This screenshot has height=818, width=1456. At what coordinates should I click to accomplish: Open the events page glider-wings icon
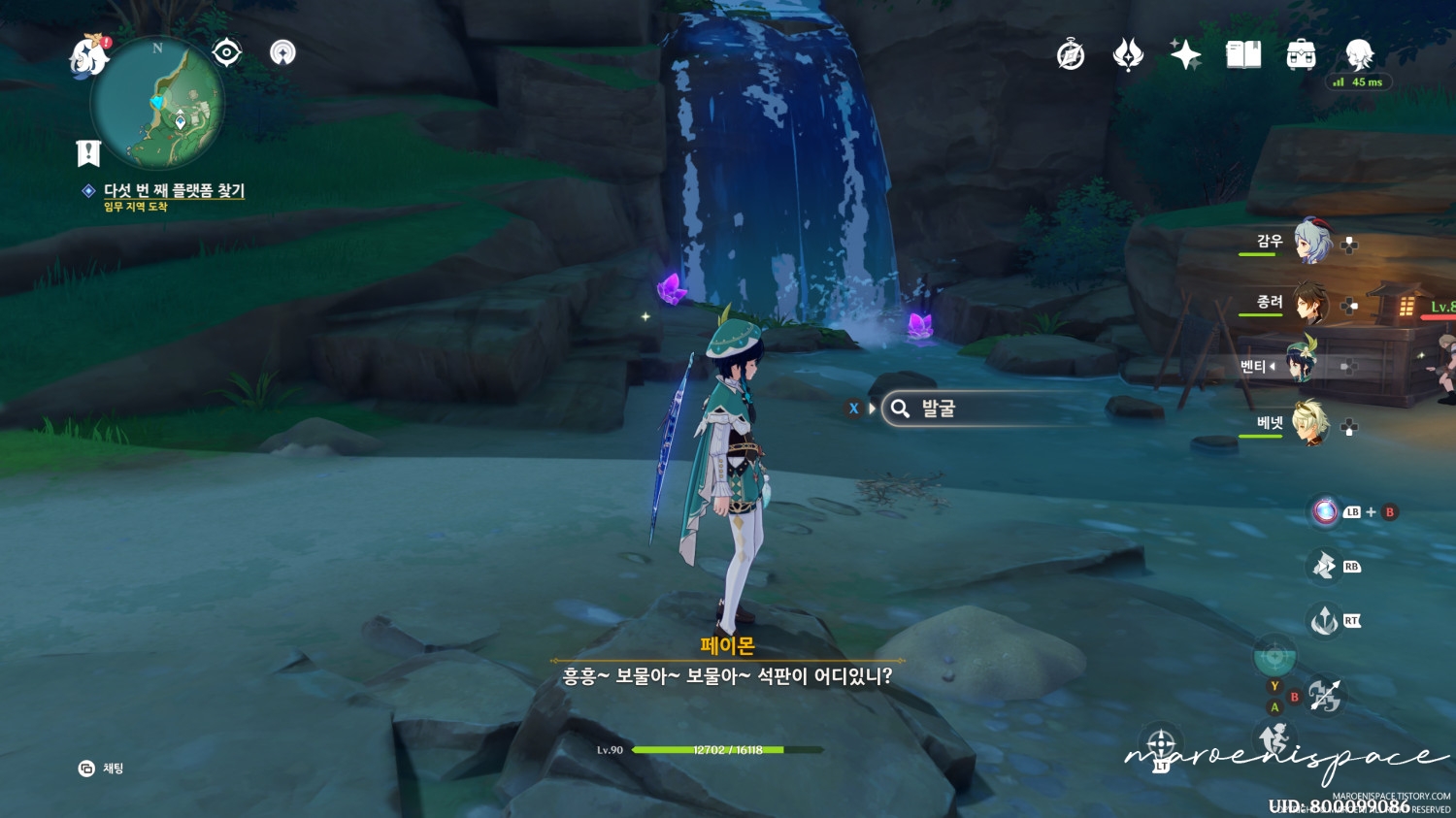1127,55
